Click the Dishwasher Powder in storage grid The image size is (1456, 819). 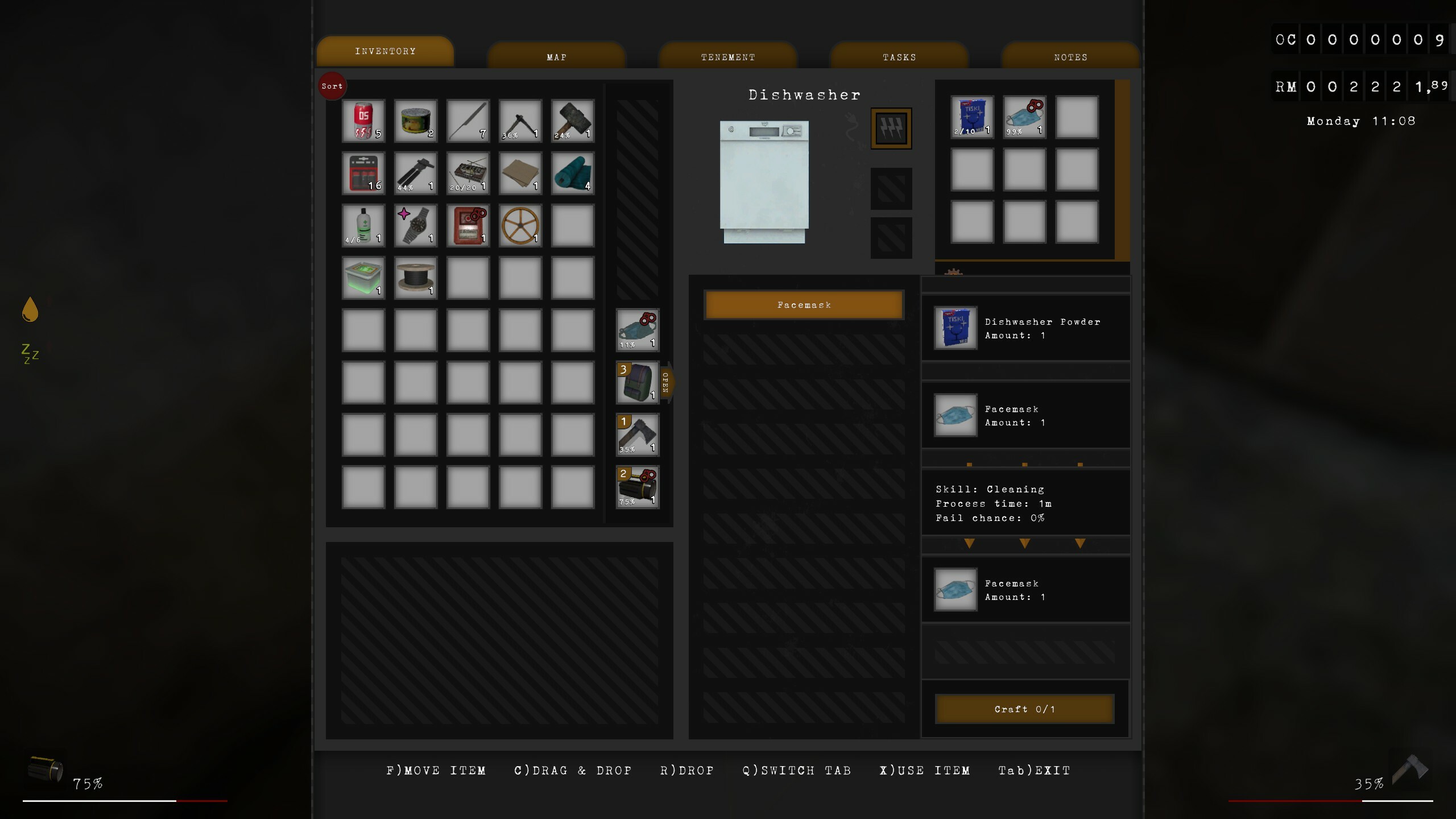pyautogui.click(x=971, y=117)
